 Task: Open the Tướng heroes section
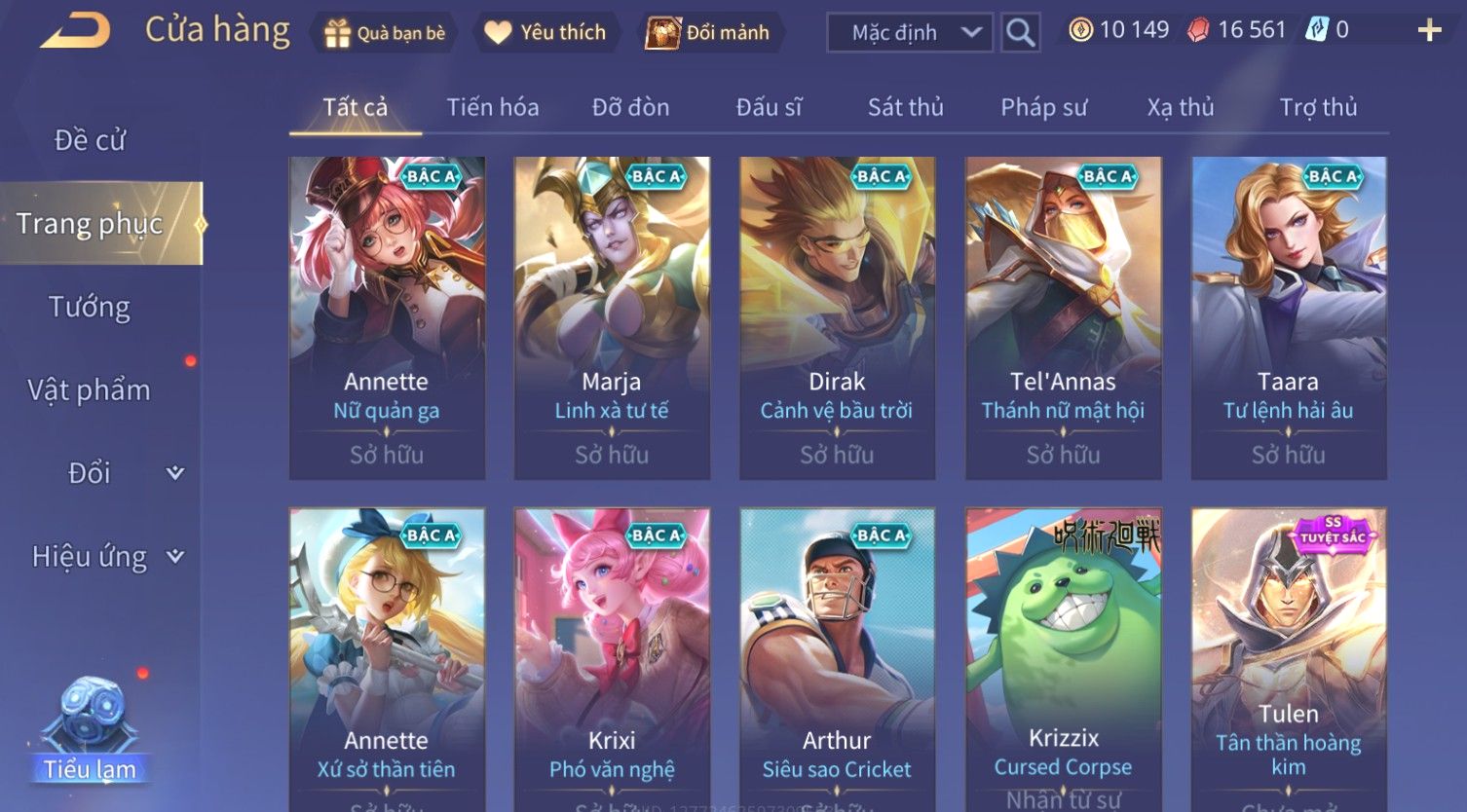[x=90, y=307]
